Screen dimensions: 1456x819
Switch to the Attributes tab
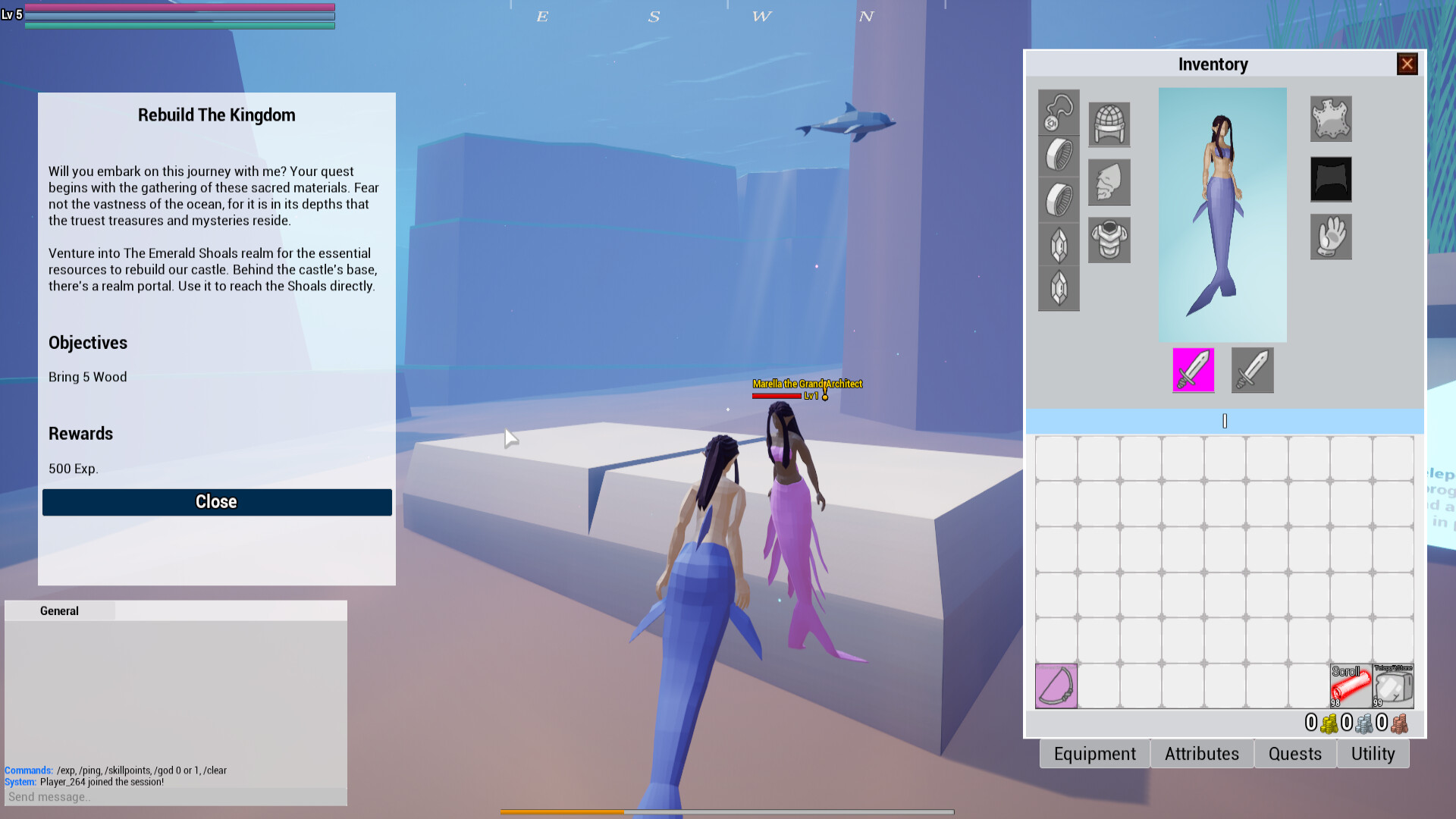[1201, 753]
